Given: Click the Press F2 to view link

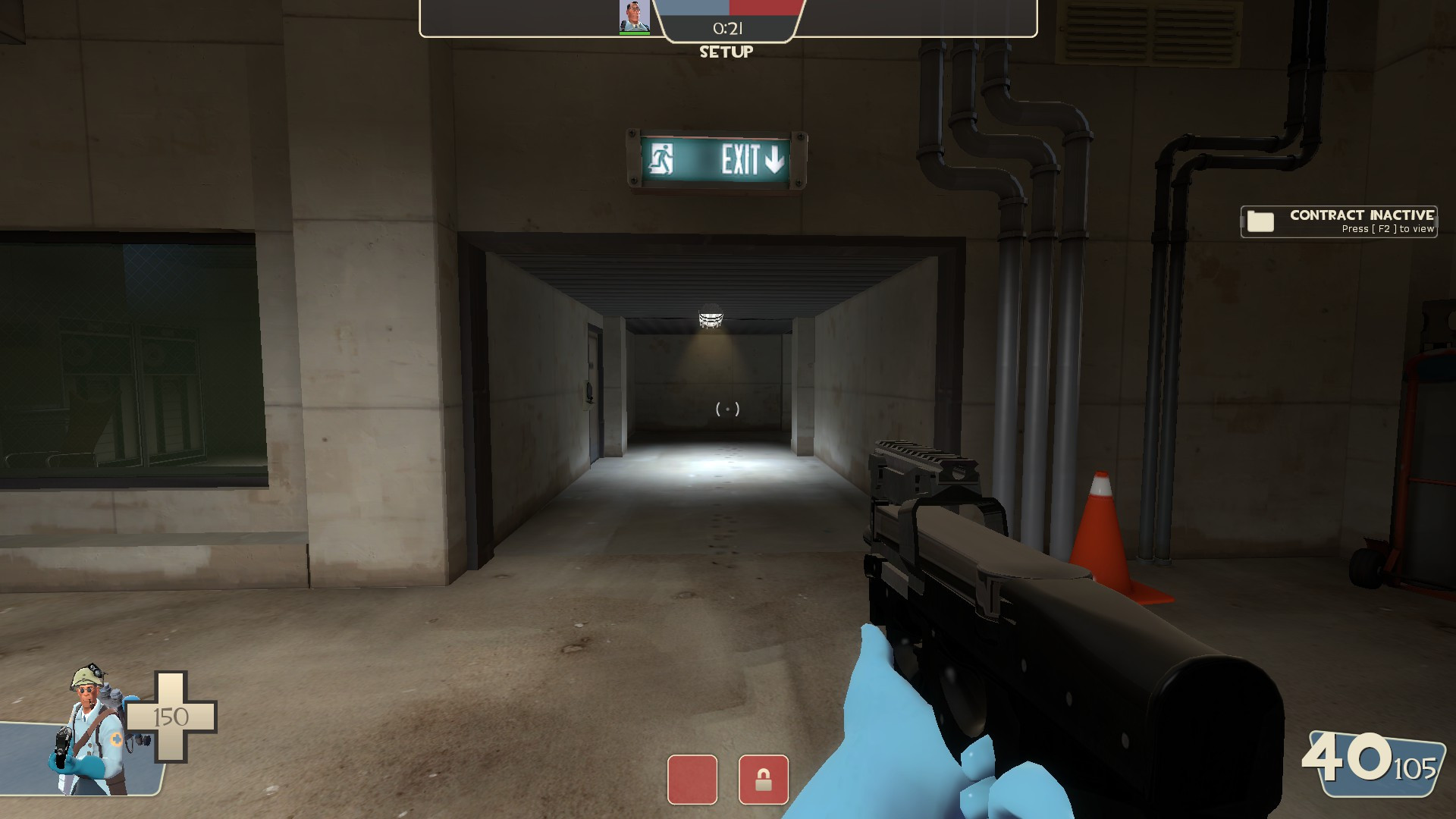Looking at the screenshot, I should 1383,227.
